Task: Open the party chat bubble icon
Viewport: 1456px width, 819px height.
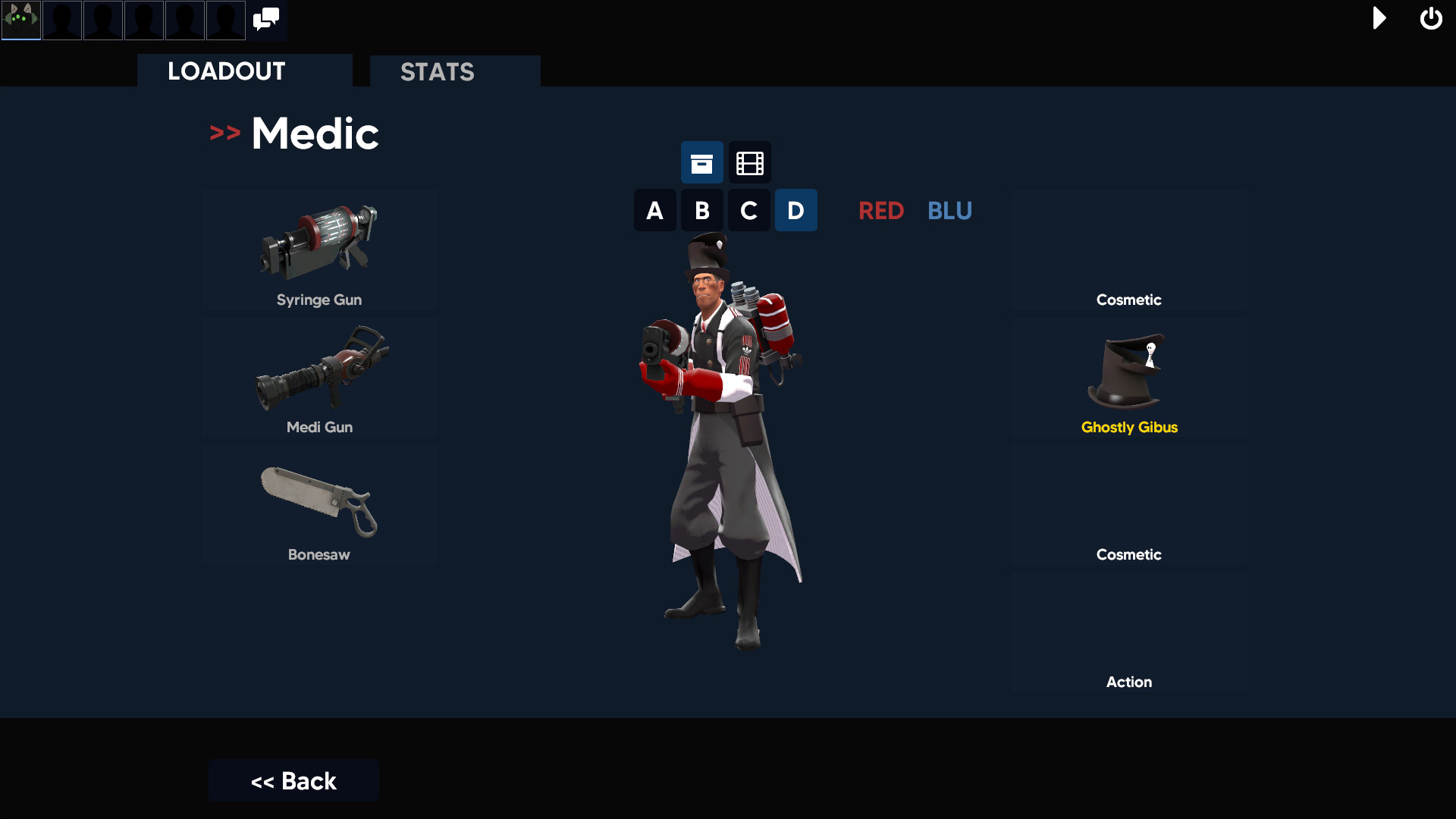Action: point(265,19)
